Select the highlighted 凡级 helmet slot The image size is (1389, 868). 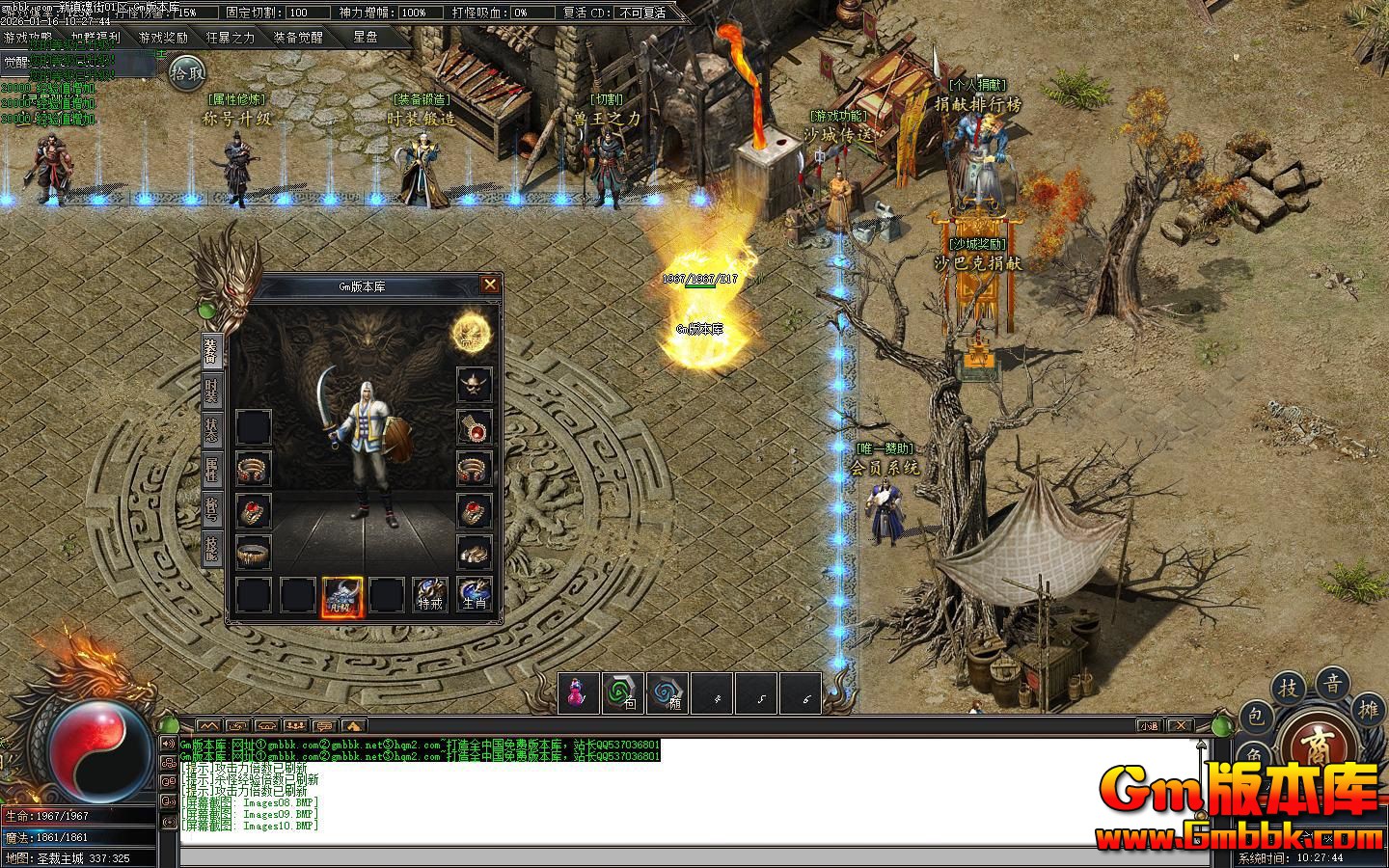pyautogui.click(x=342, y=595)
